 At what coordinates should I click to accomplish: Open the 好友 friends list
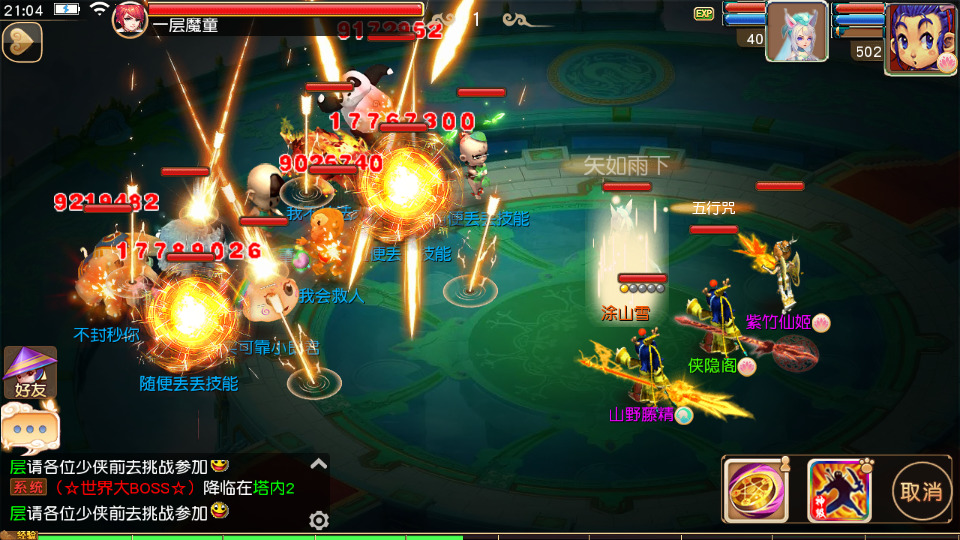pos(30,374)
